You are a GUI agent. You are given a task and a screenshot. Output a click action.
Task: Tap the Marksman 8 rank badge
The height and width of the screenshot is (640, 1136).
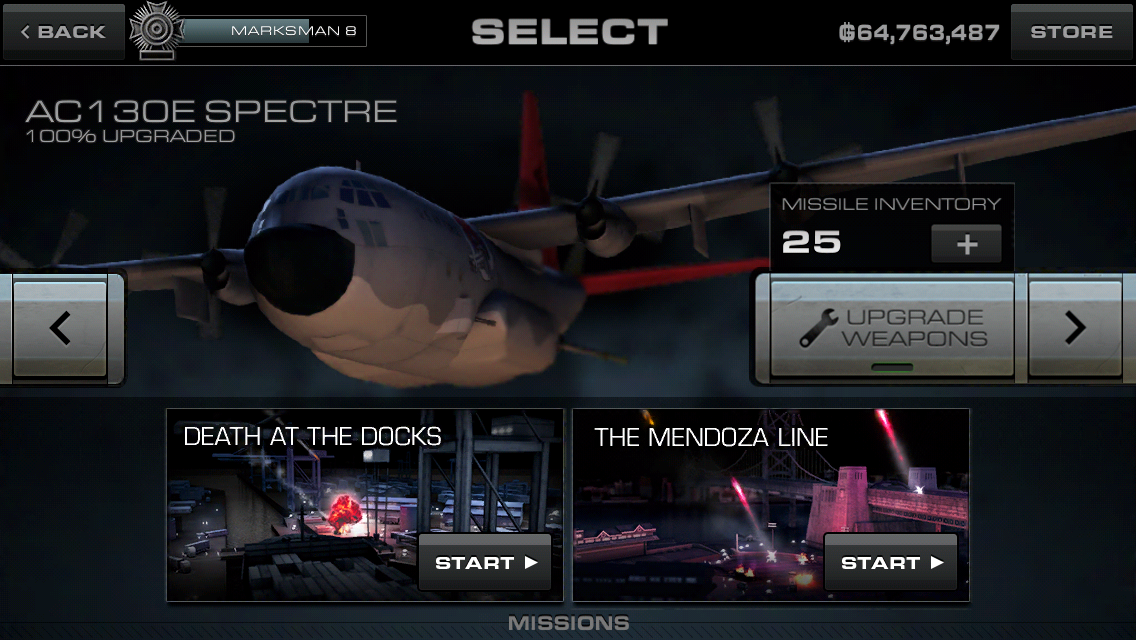pos(154,30)
